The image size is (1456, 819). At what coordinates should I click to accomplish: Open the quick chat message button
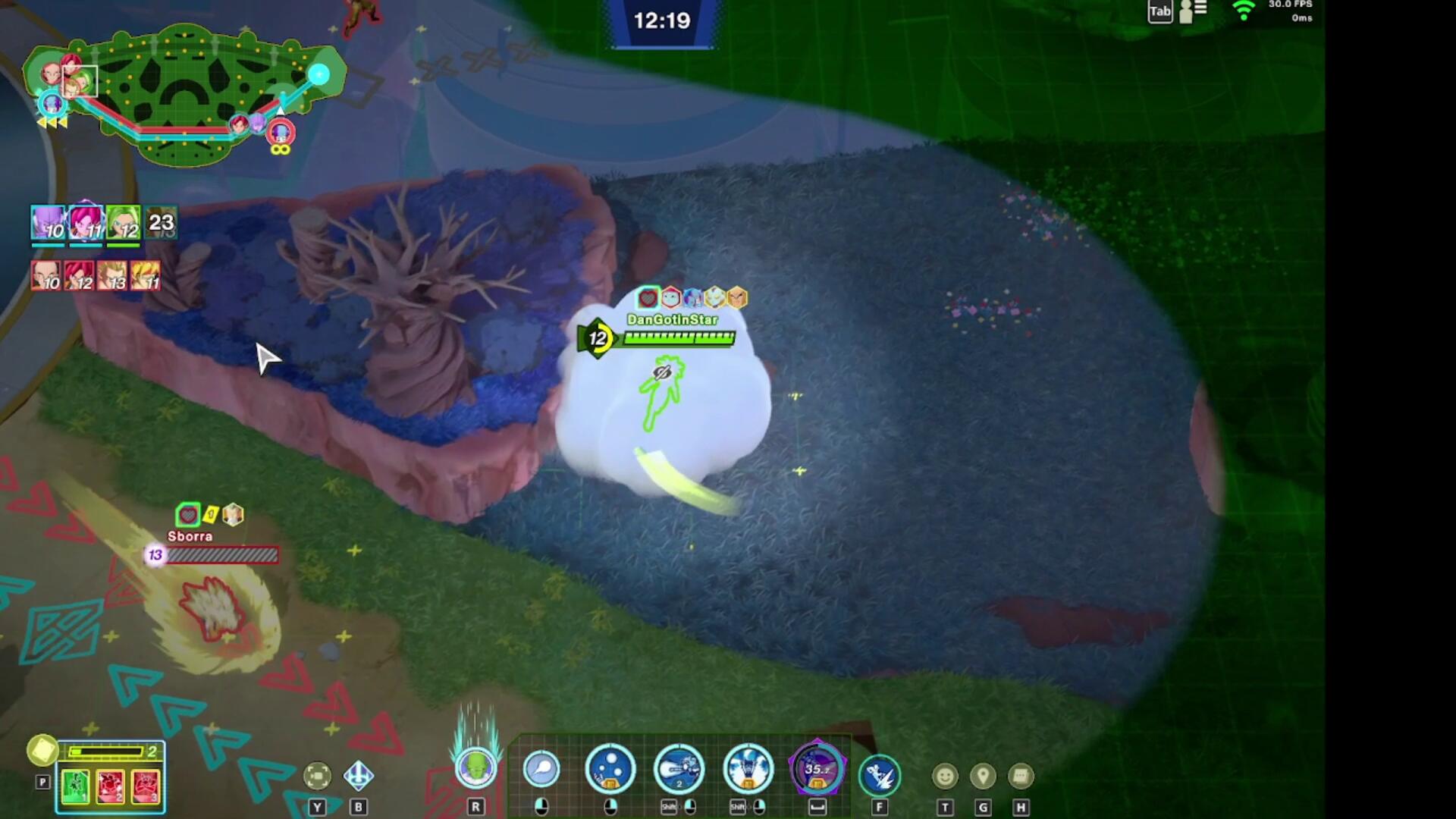[1021, 776]
